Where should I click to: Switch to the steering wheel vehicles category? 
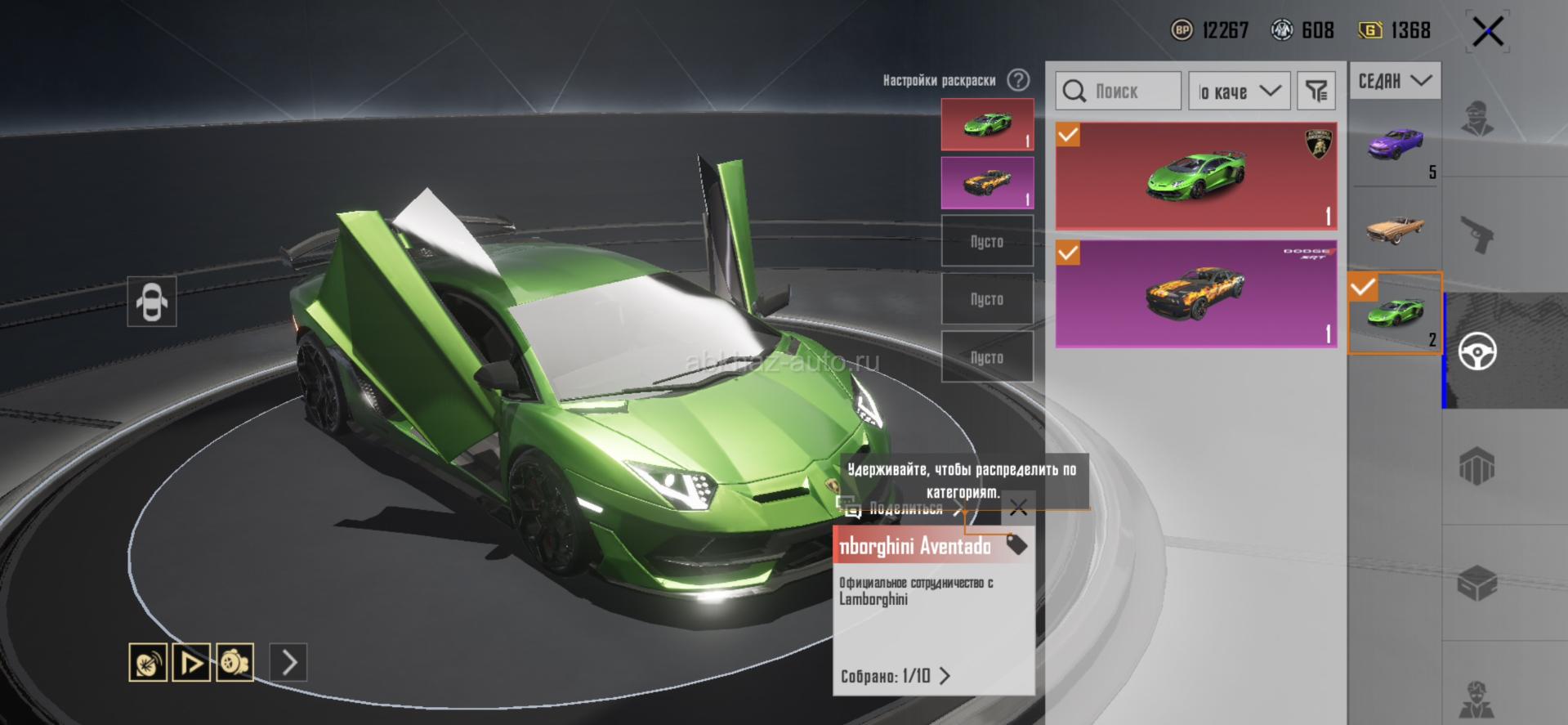(1477, 351)
